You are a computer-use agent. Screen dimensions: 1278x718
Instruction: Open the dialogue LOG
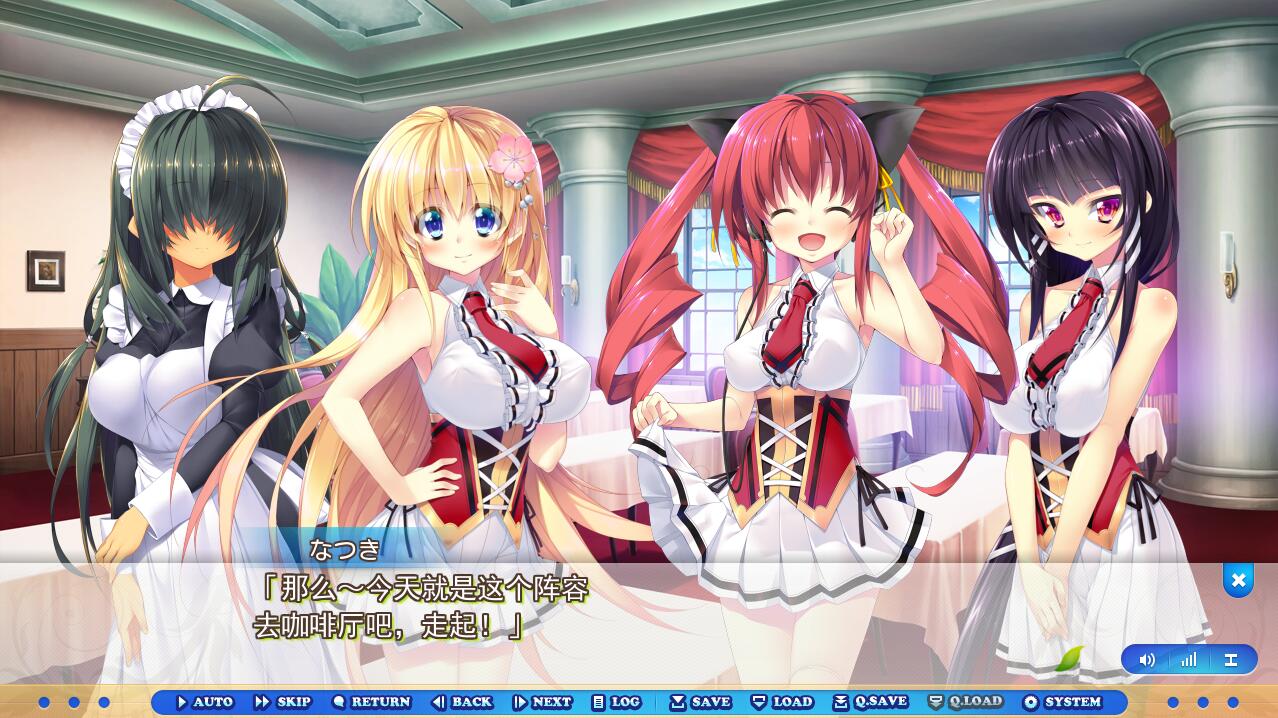[x=616, y=702]
